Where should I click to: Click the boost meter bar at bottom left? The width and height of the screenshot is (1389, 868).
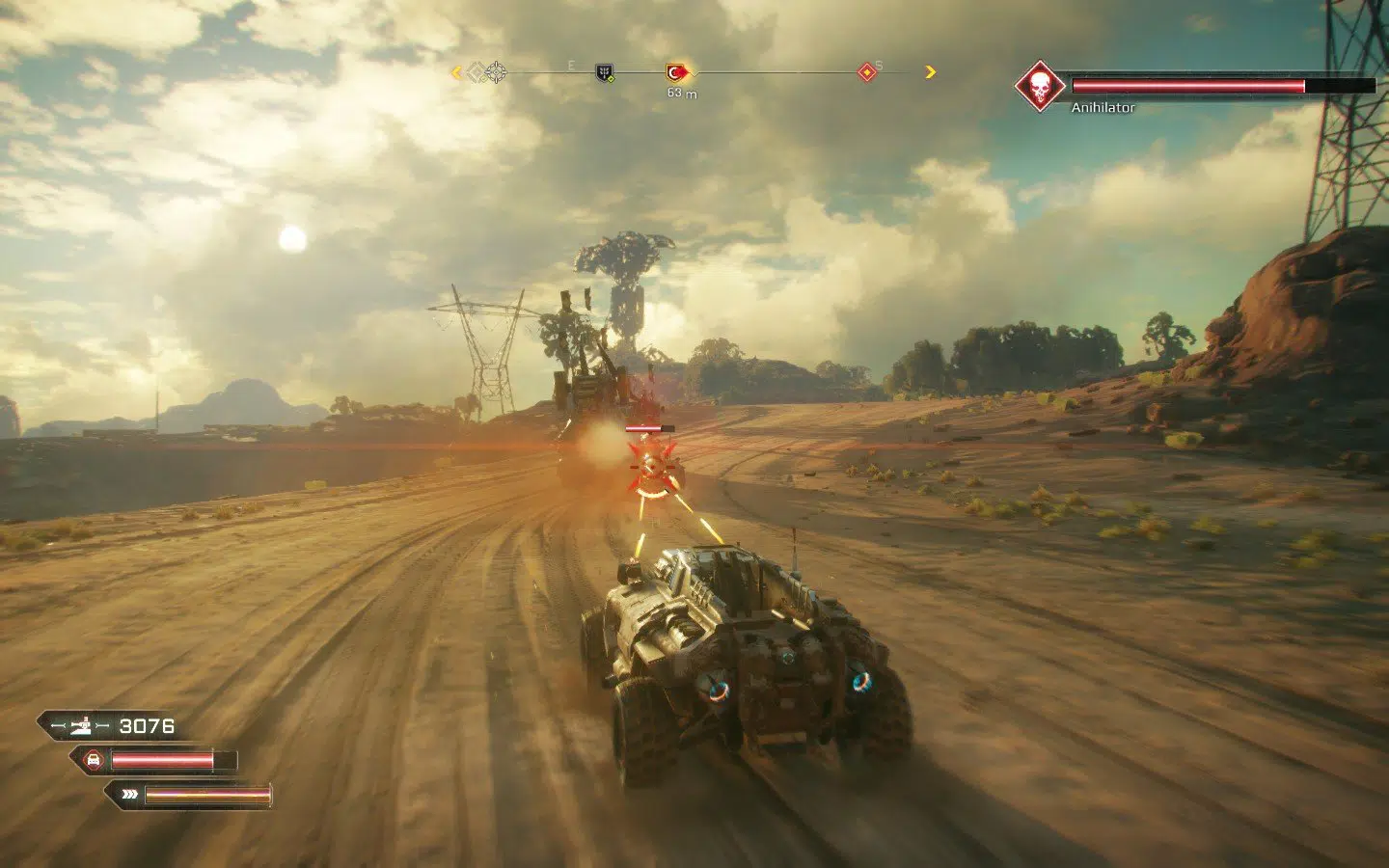(207, 796)
